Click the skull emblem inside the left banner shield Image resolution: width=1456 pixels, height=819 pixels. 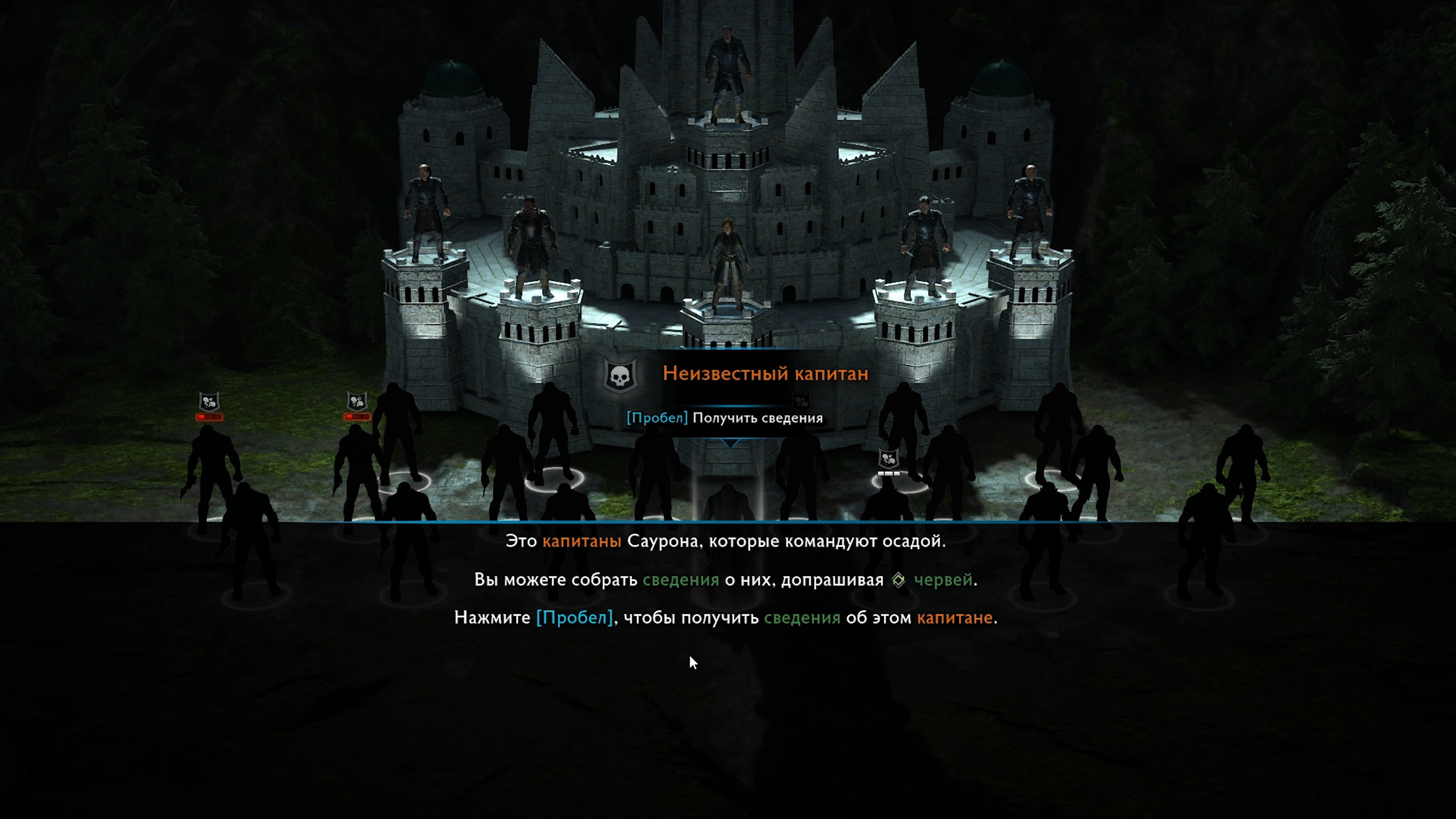(208, 401)
